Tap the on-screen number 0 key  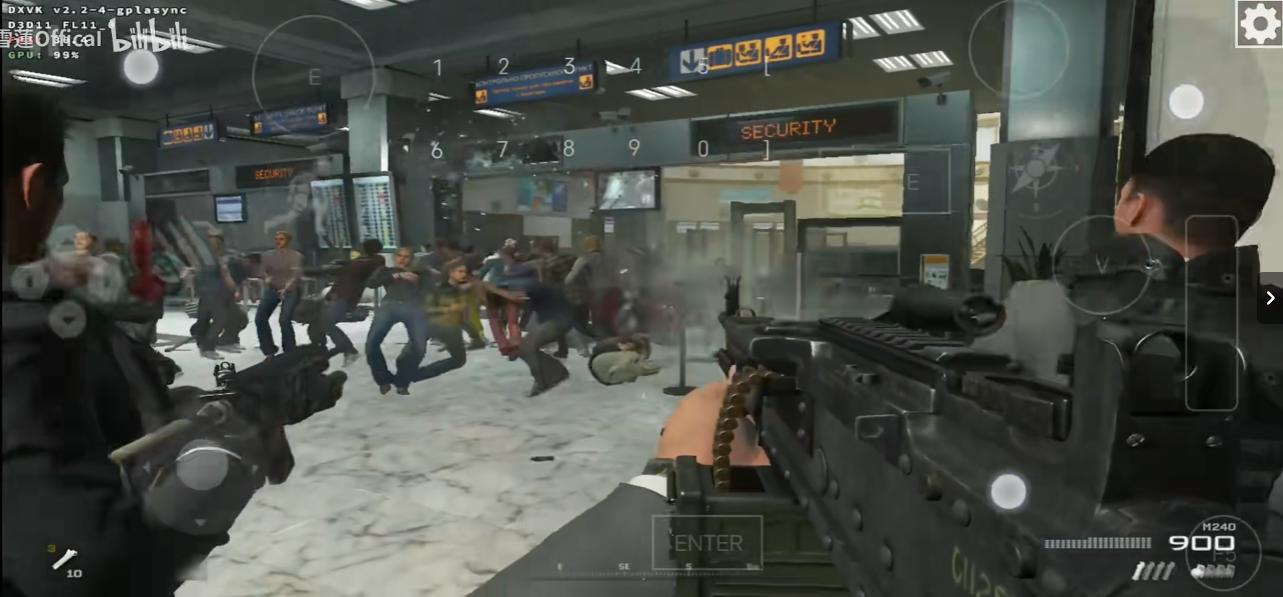(x=703, y=149)
